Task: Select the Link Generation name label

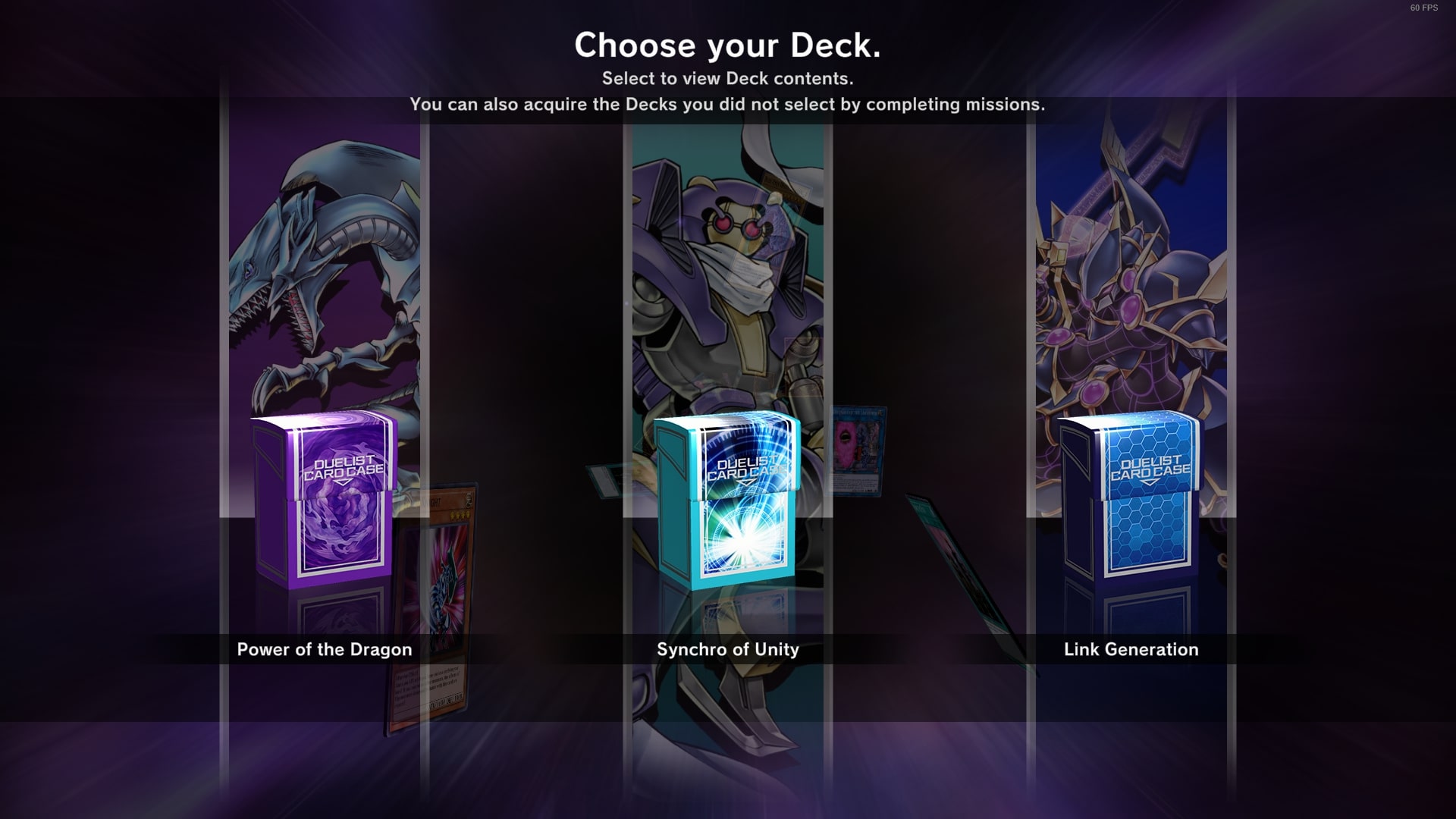Action: point(1131,649)
